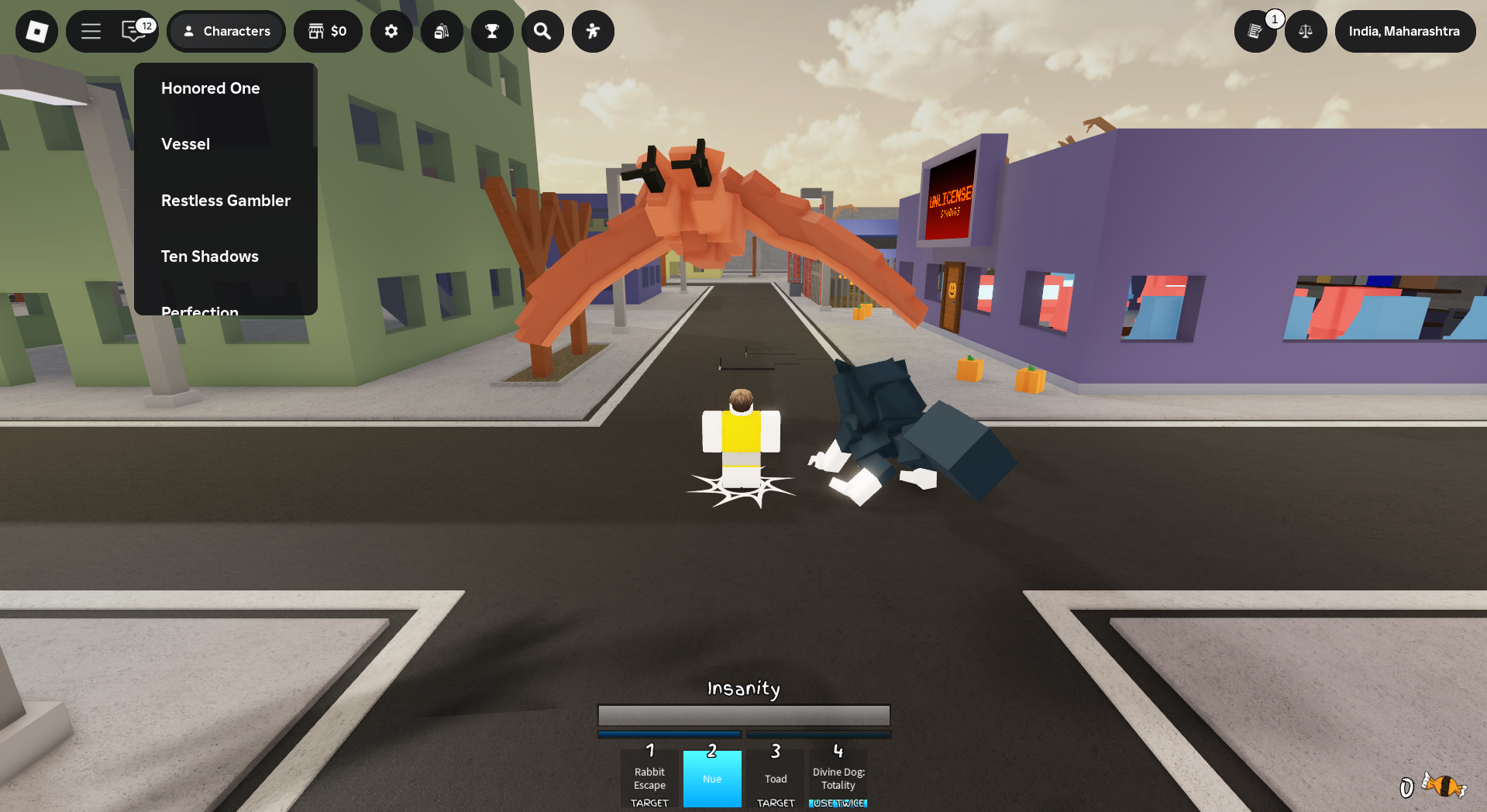View the trophy achievements icon
Screen dimensions: 1487x812
tap(492, 31)
